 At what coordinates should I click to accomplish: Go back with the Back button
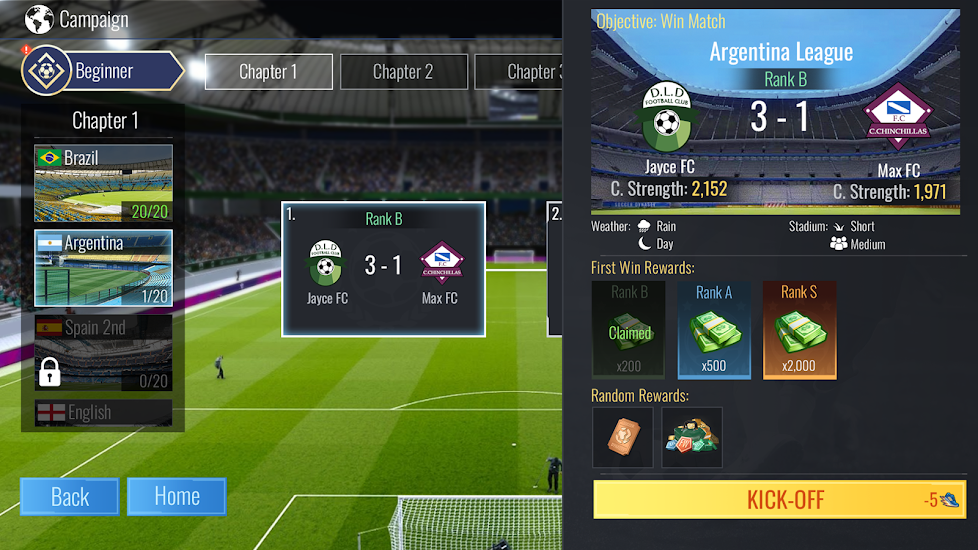[70, 497]
